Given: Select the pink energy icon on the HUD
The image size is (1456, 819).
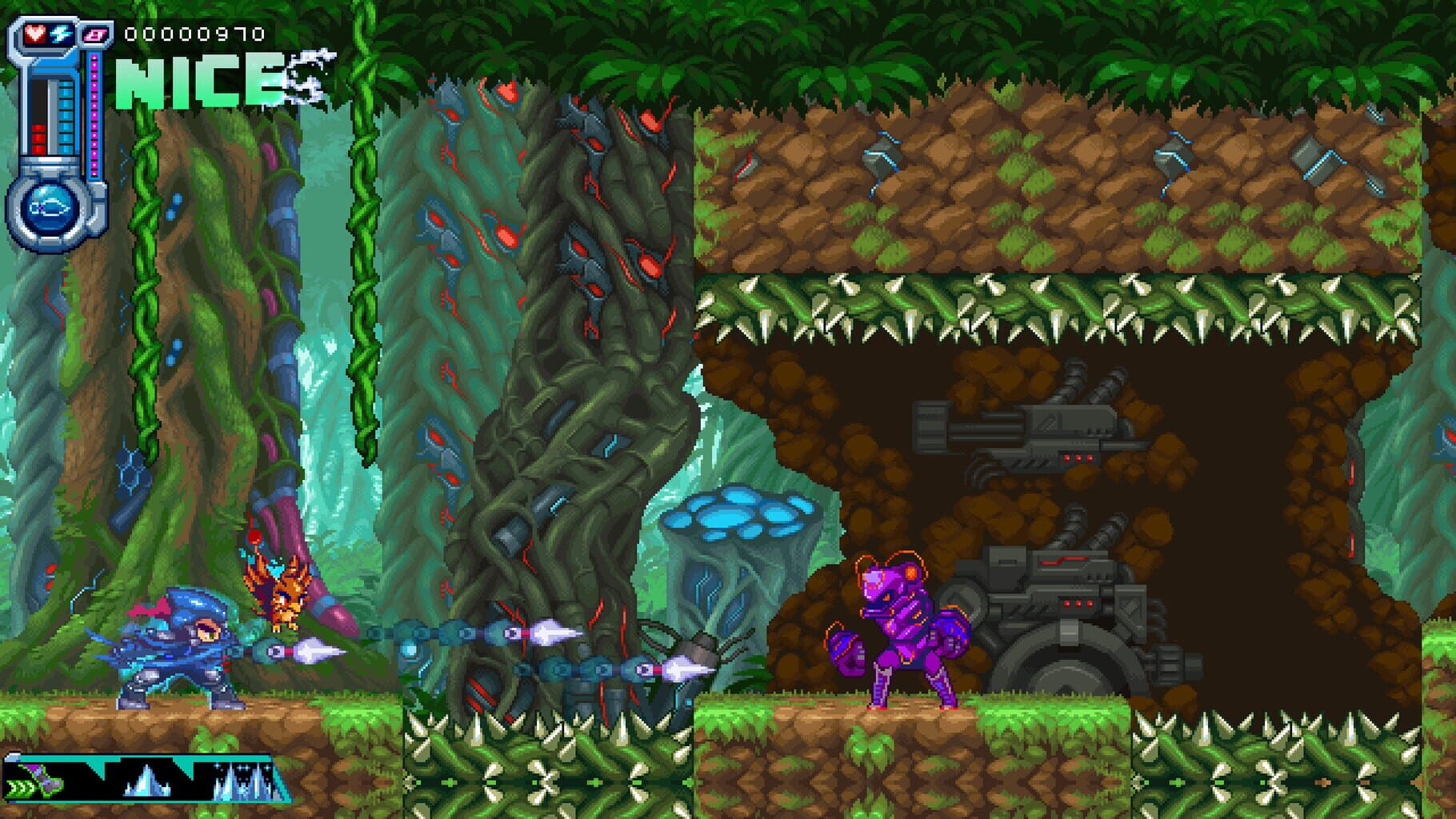Looking at the screenshot, I should 95,36.
